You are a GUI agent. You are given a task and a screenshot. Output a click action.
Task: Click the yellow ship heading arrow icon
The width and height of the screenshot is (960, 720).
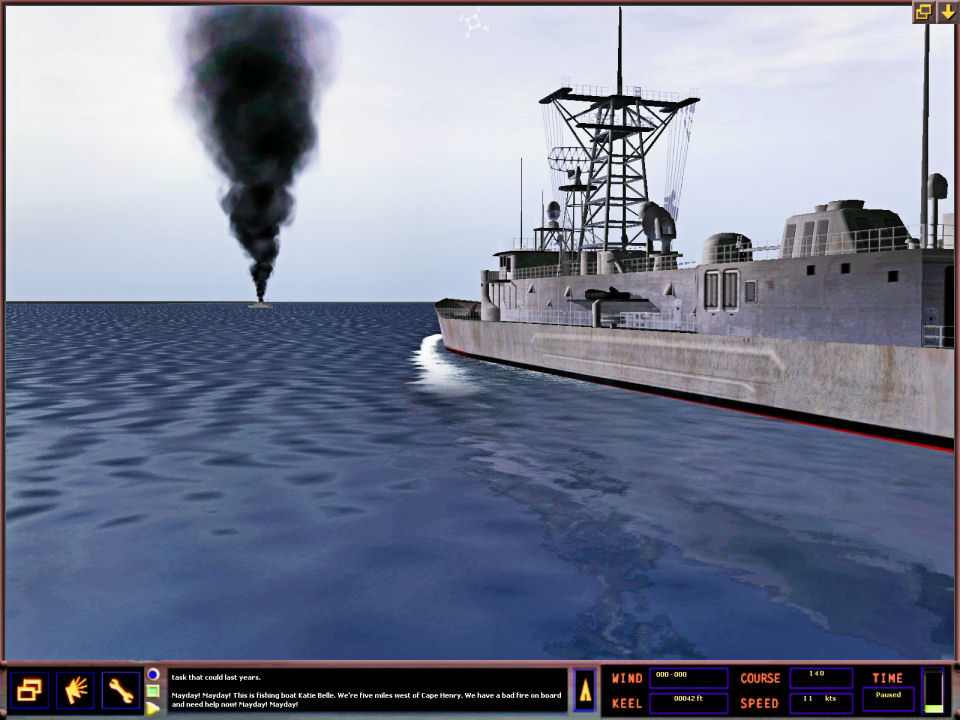[x=585, y=690]
